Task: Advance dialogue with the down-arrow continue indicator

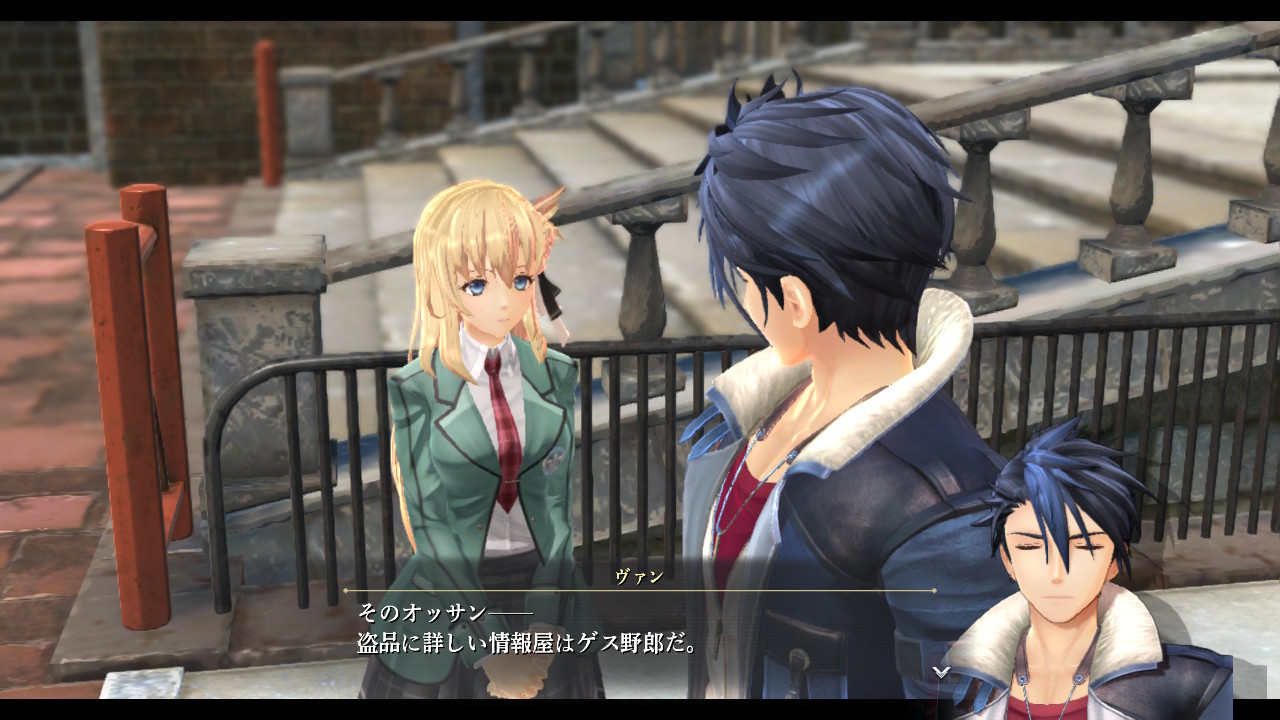Action: point(941,672)
